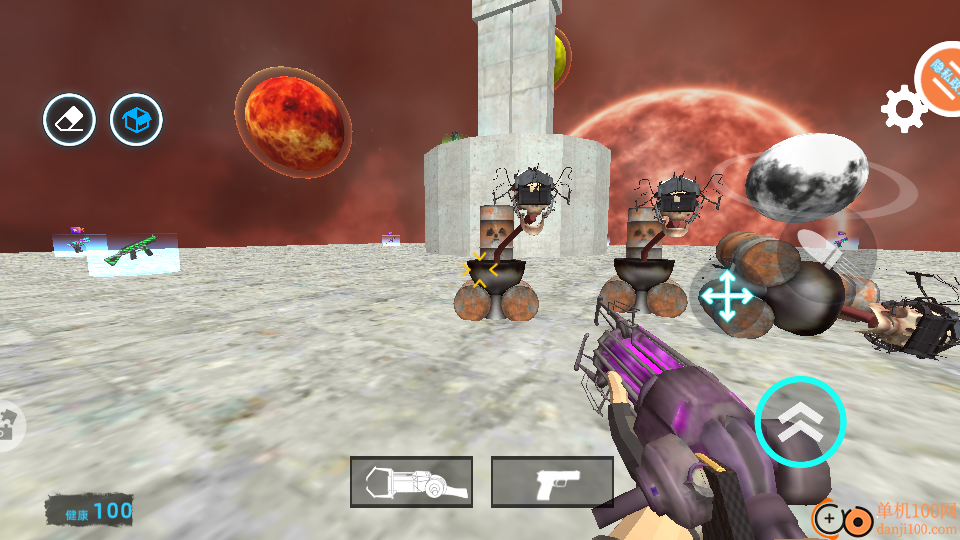Viewport: 960px width, 540px height.
Task: Open settings with the gear icon
Action: point(902,109)
